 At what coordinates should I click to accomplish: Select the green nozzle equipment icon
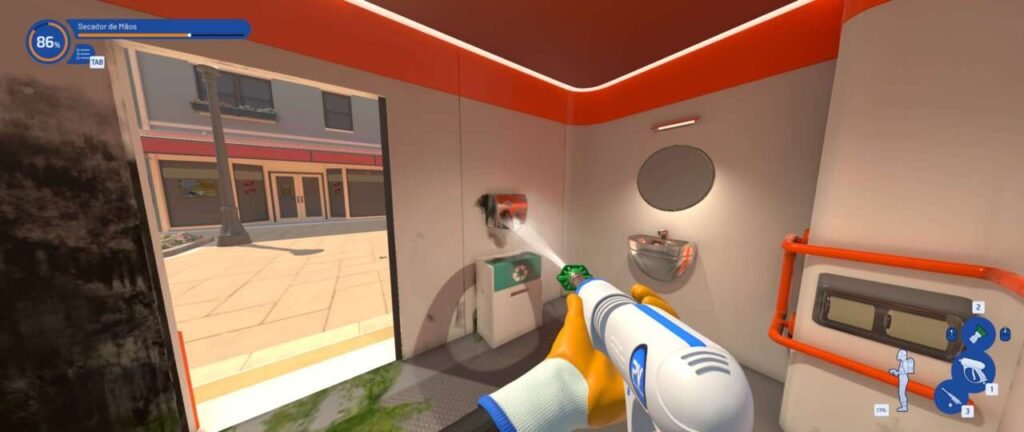point(978,333)
